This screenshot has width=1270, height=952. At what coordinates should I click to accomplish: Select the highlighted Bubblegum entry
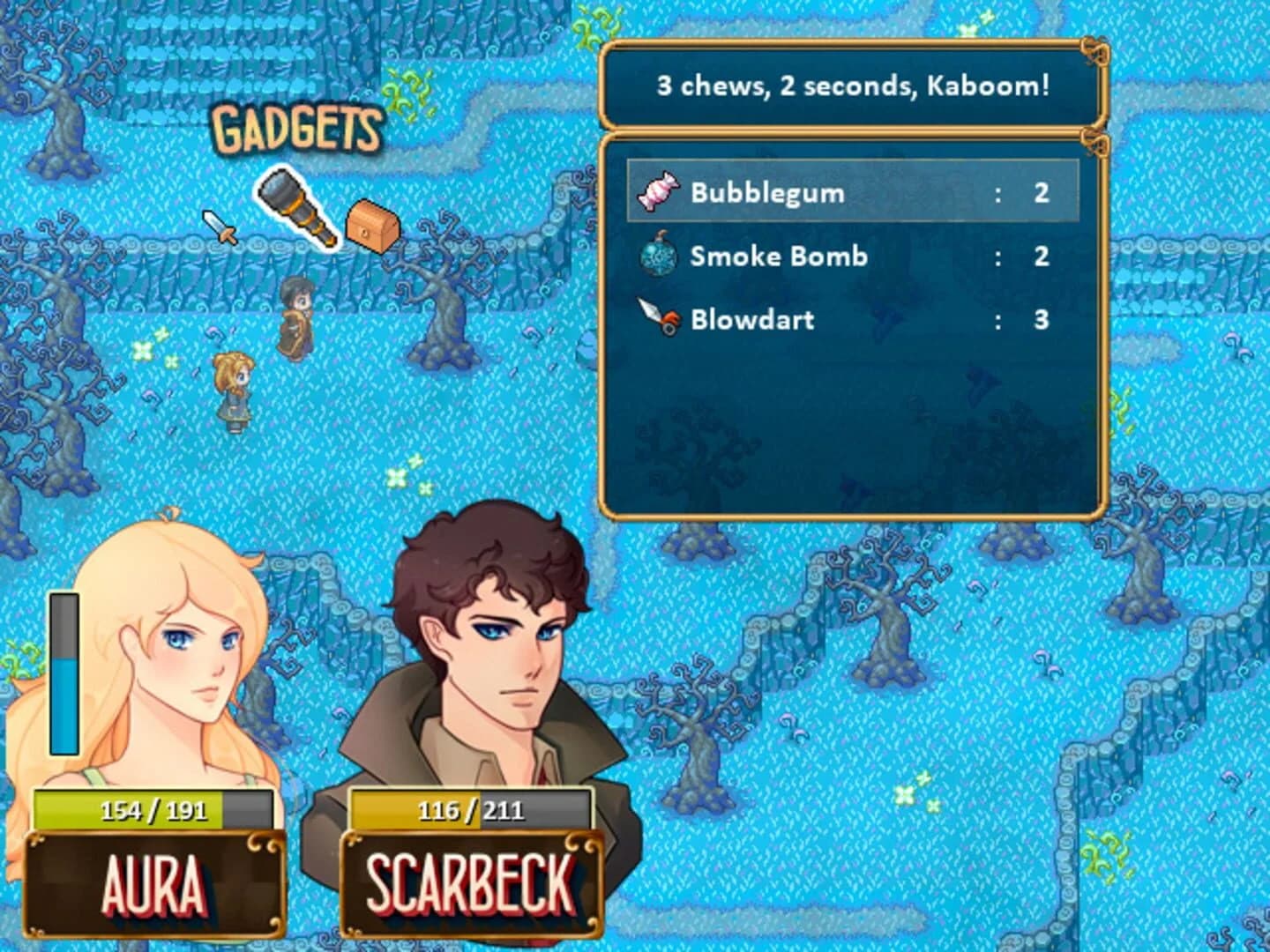851,190
